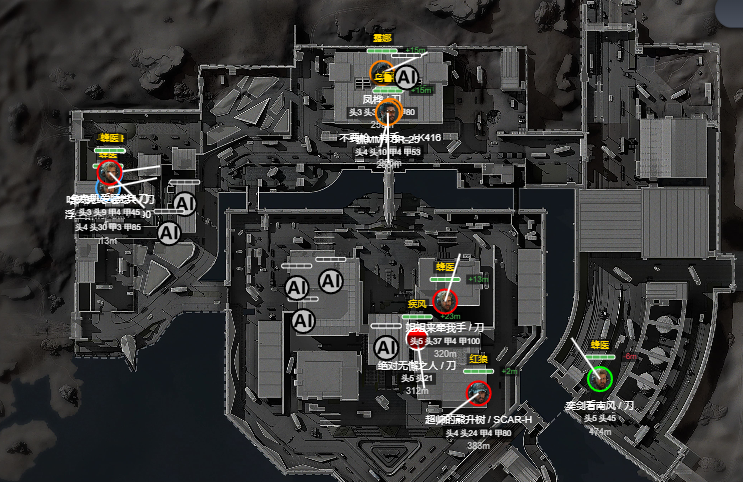743x482 pixels.
Task: Select the red-circled 蜂医 marker showing +13m
Action: pyautogui.click(x=446, y=299)
